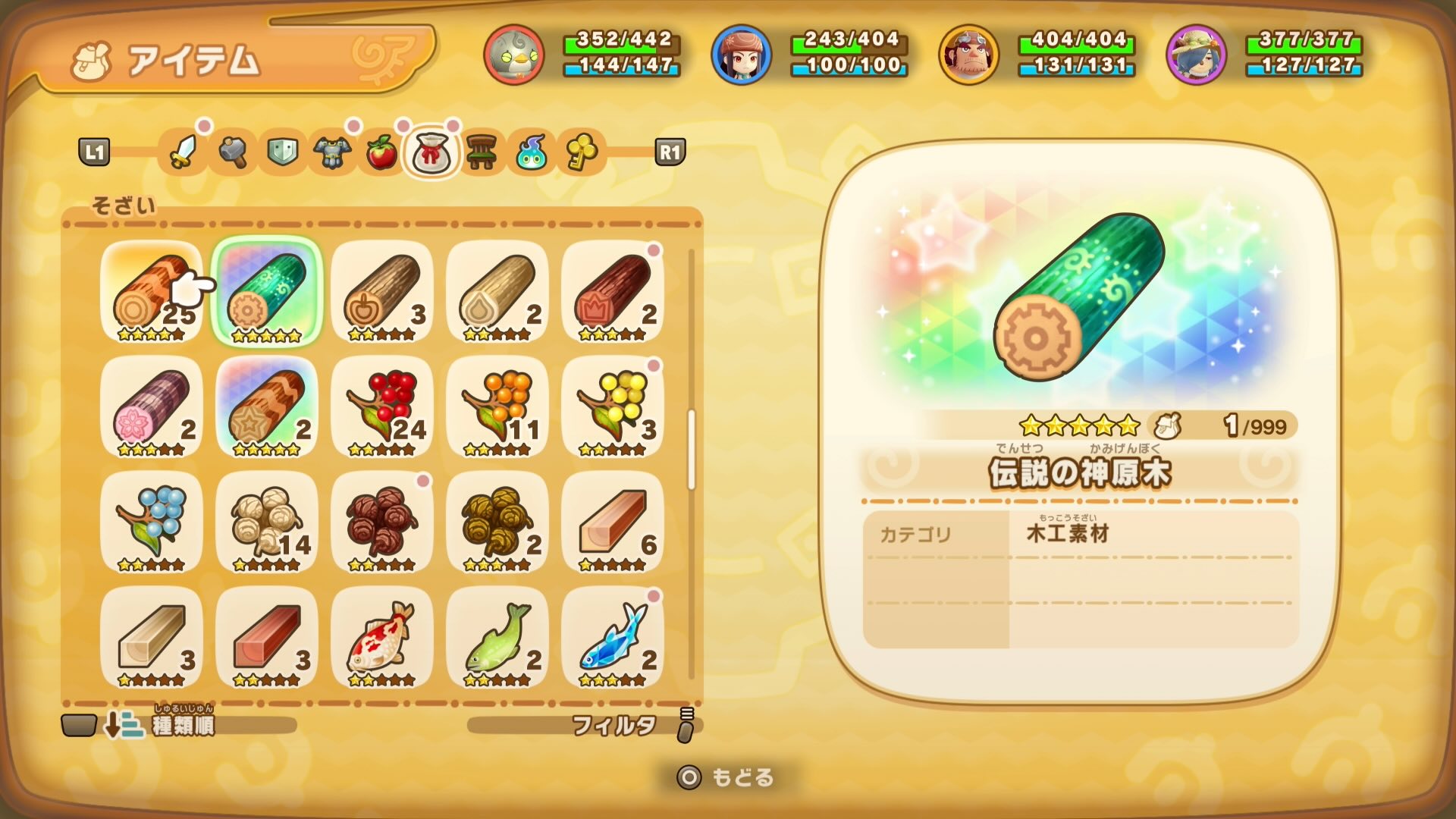Screen dimensions: 1456x819
Task: Select the blue fish item
Action: pyautogui.click(x=614, y=641)
